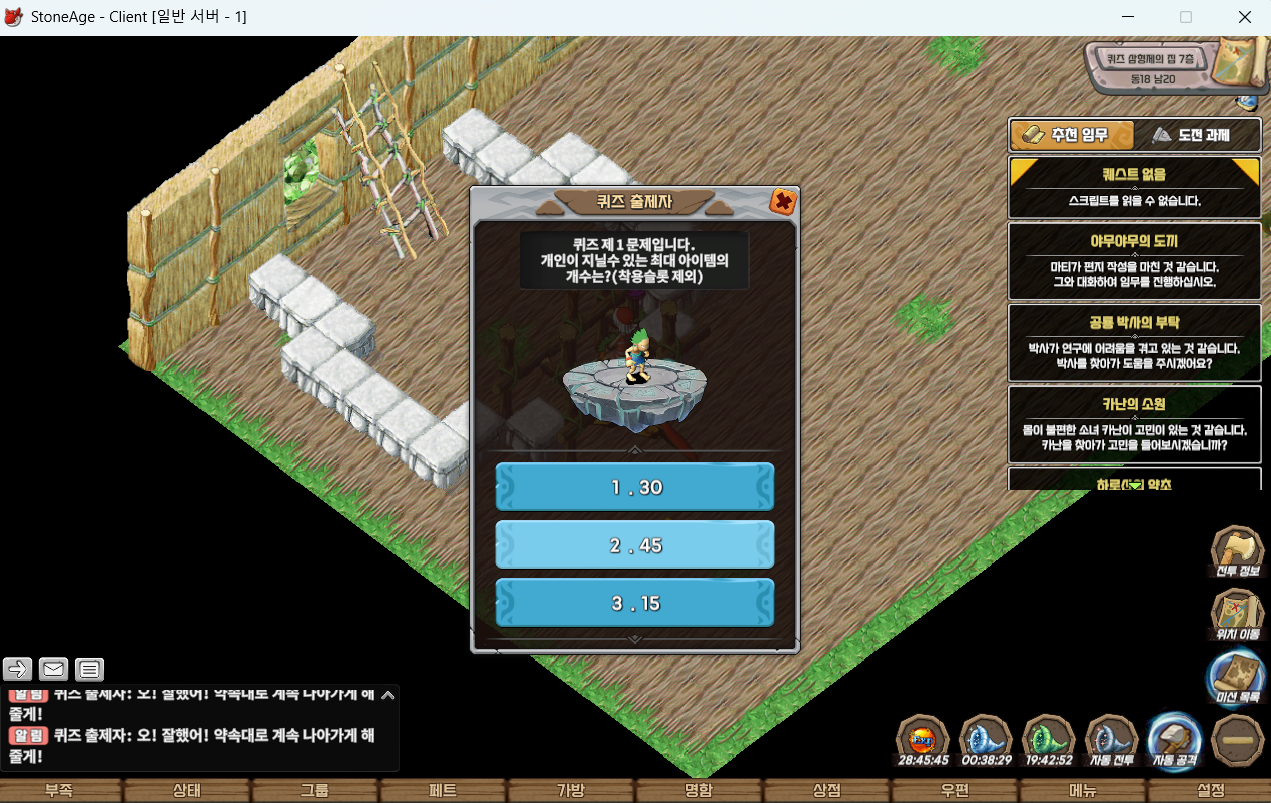Viewport: 1271px width, 803px height.
Task: Open the 페트 pet menu
Action: pos(443,791)
